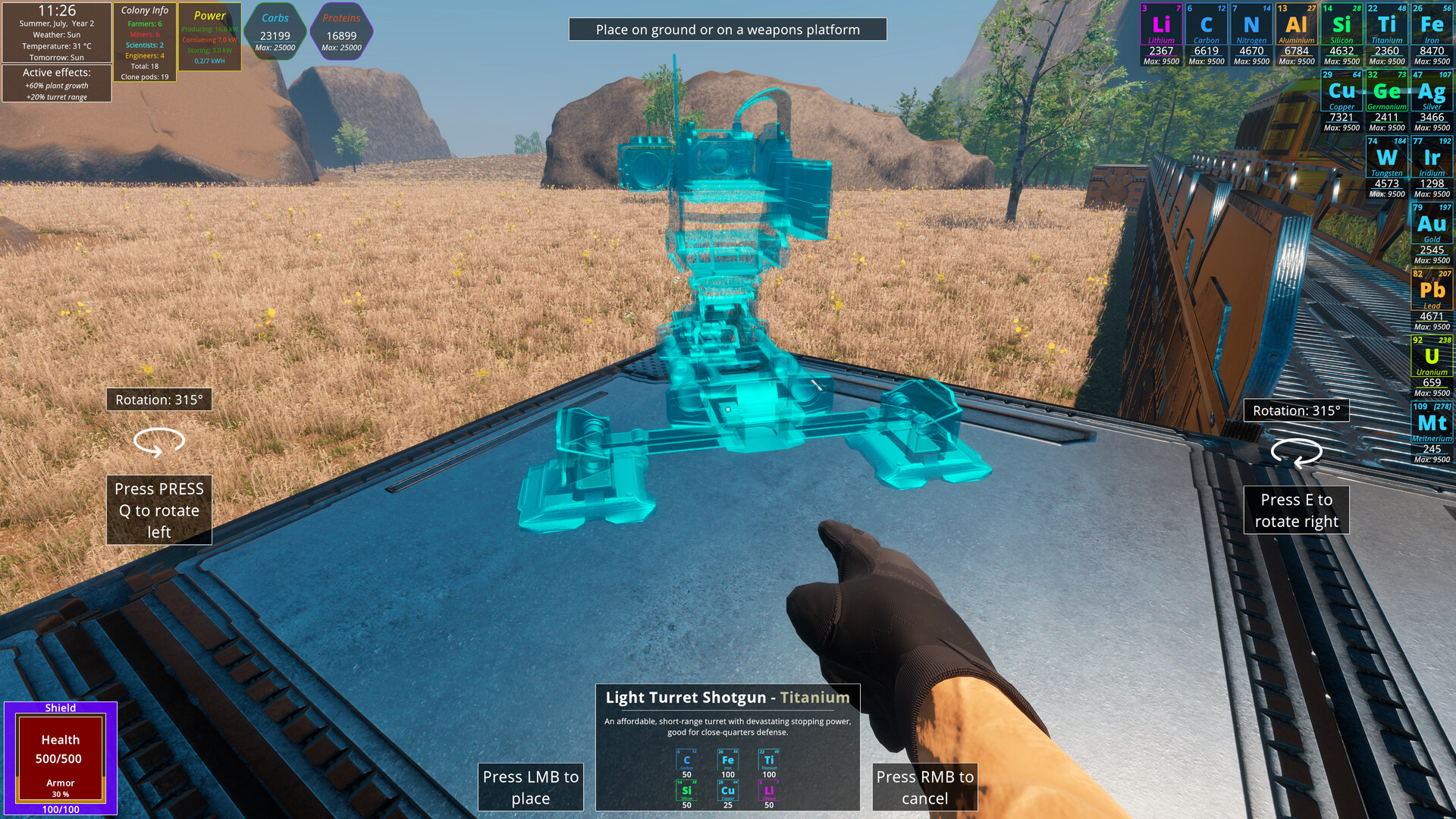Click the Press LMB to place prompt
This screenshot has width=1456, height=819.
pos(531,787)
